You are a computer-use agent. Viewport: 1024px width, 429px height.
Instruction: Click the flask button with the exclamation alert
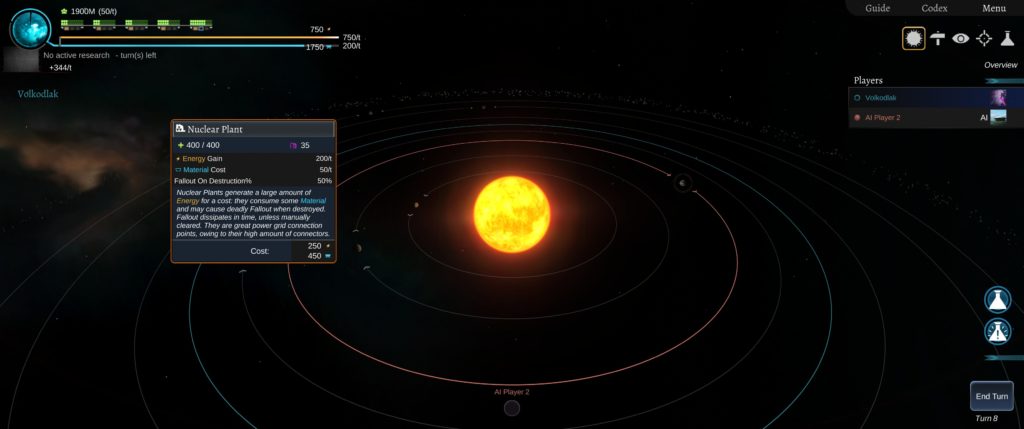tap(997, 332)
